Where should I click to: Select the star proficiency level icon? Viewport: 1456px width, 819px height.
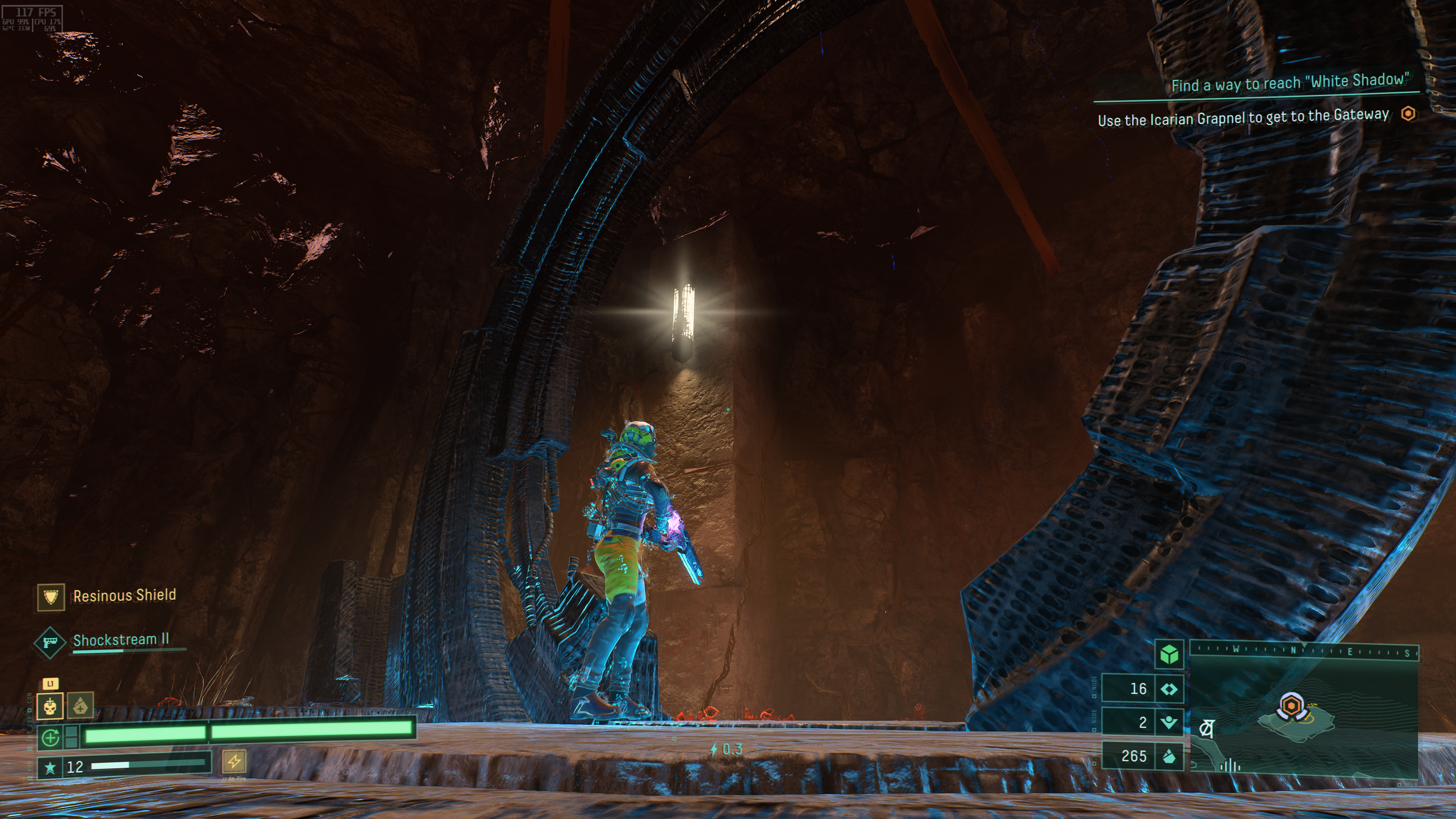(50, 767)
